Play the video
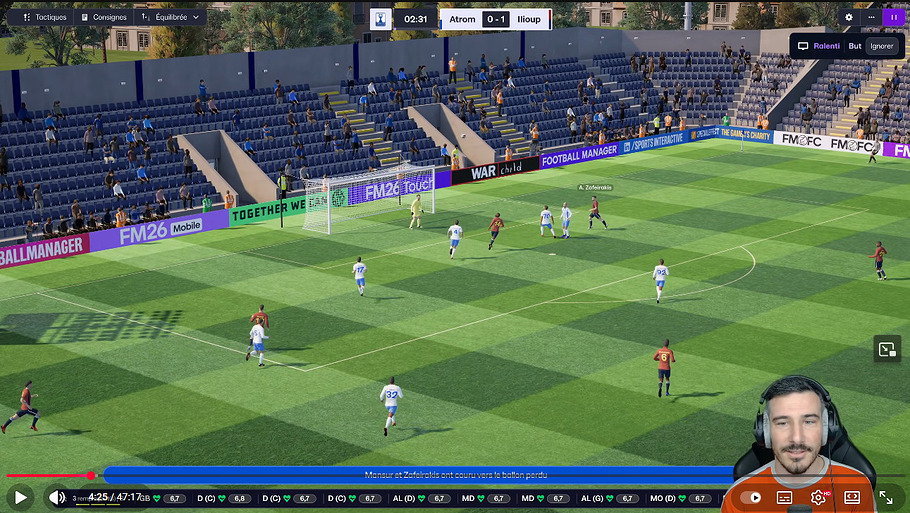 pyautogui.click(x=19, y=496)
